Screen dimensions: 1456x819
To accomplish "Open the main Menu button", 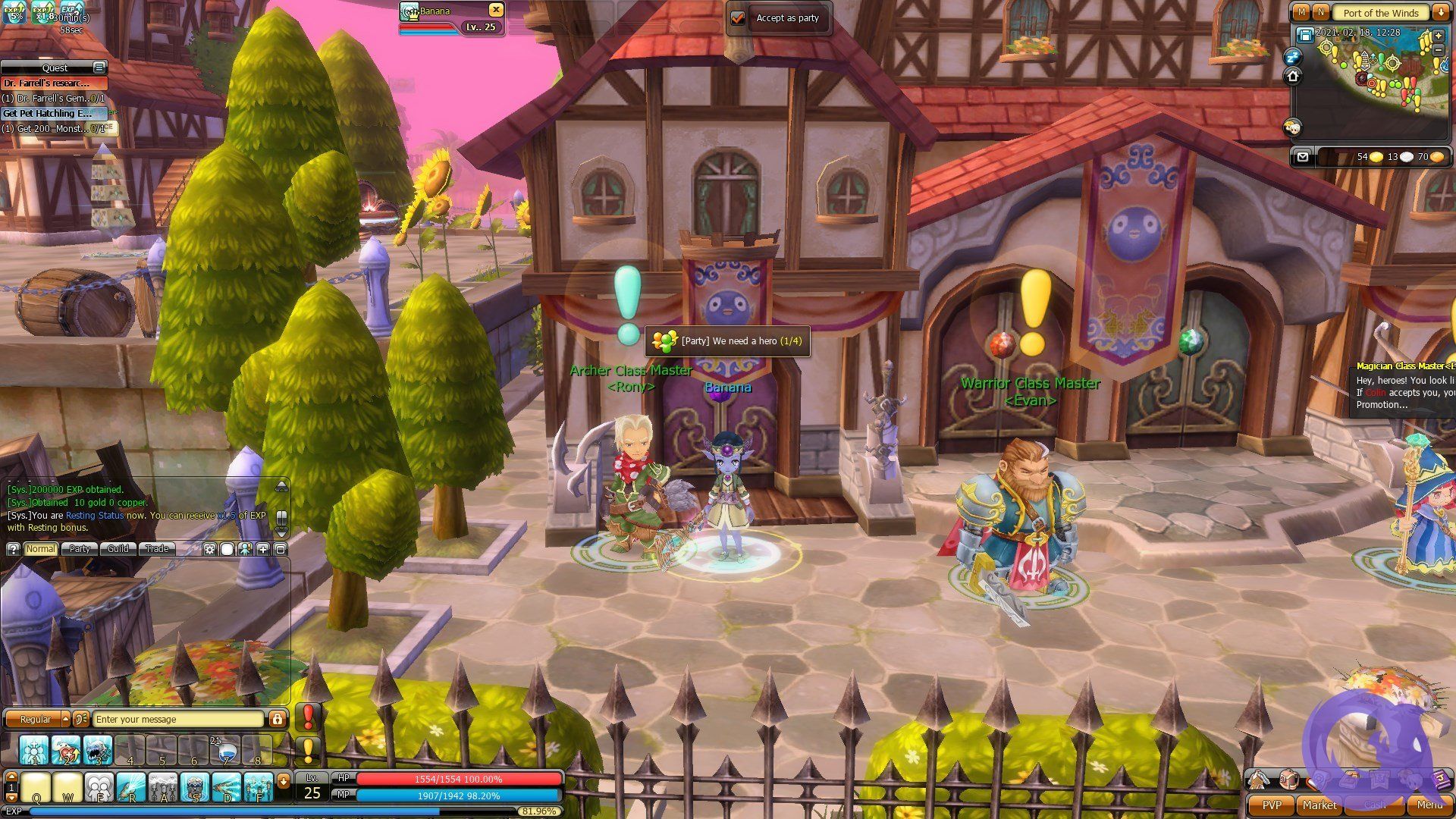I will pos(1429,805).
